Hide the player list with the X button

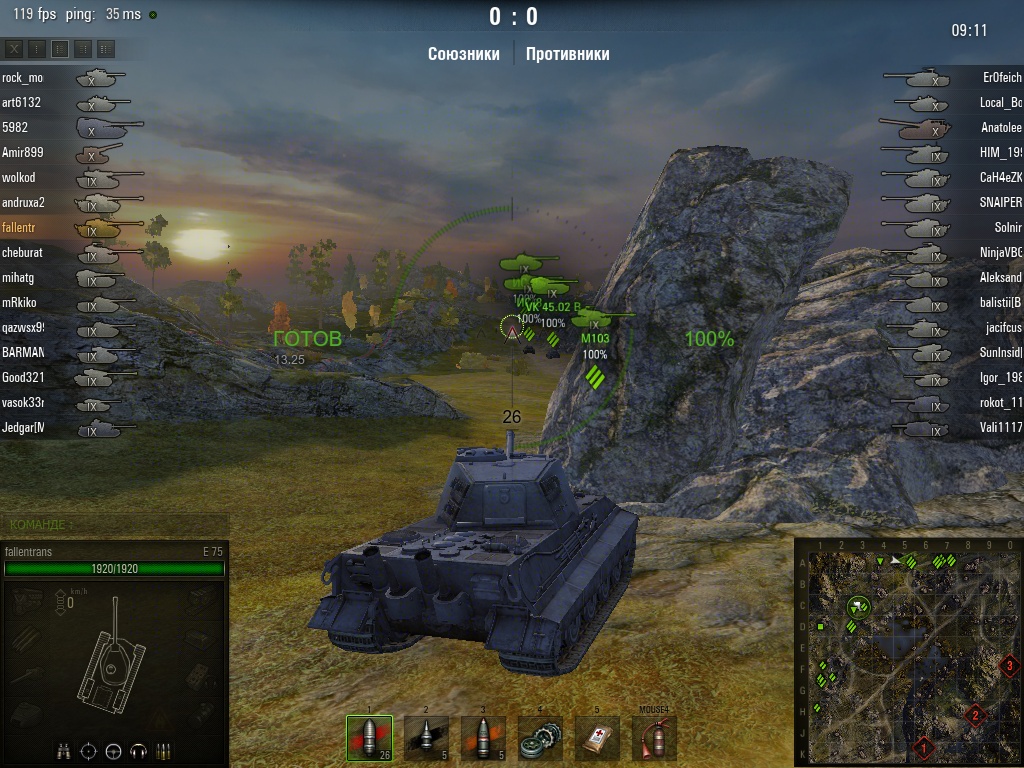(x=15, y=48)
